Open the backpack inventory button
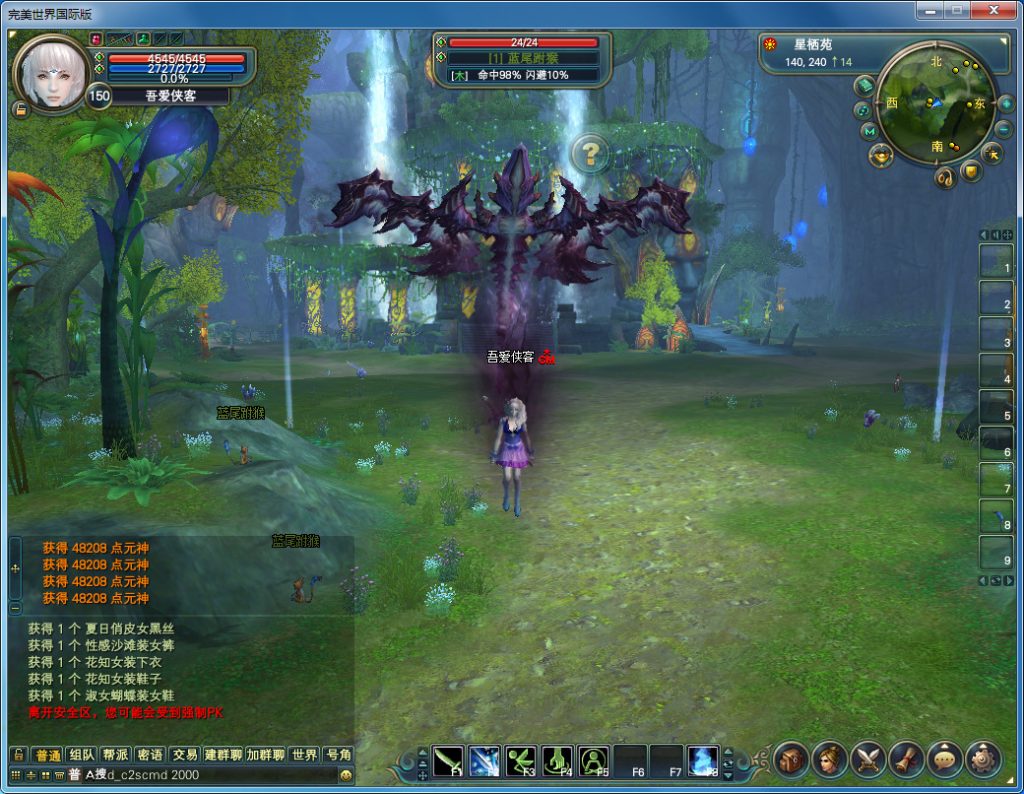This screenshot has height=794, width=1024. click(x=791, y=760)
